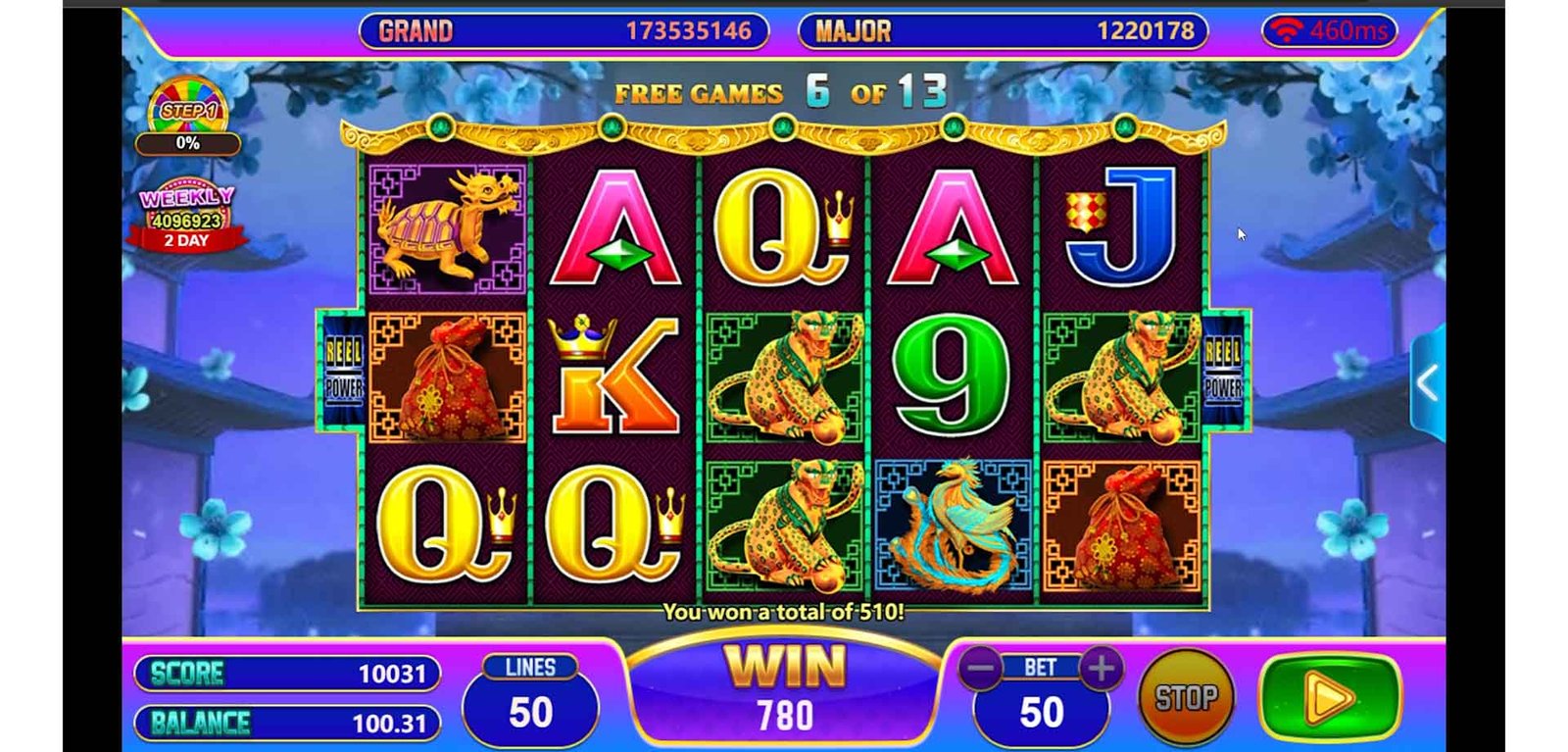Increase the bet with the plus button
This screenshot has width=1568, height=752.
[1101, 669]
